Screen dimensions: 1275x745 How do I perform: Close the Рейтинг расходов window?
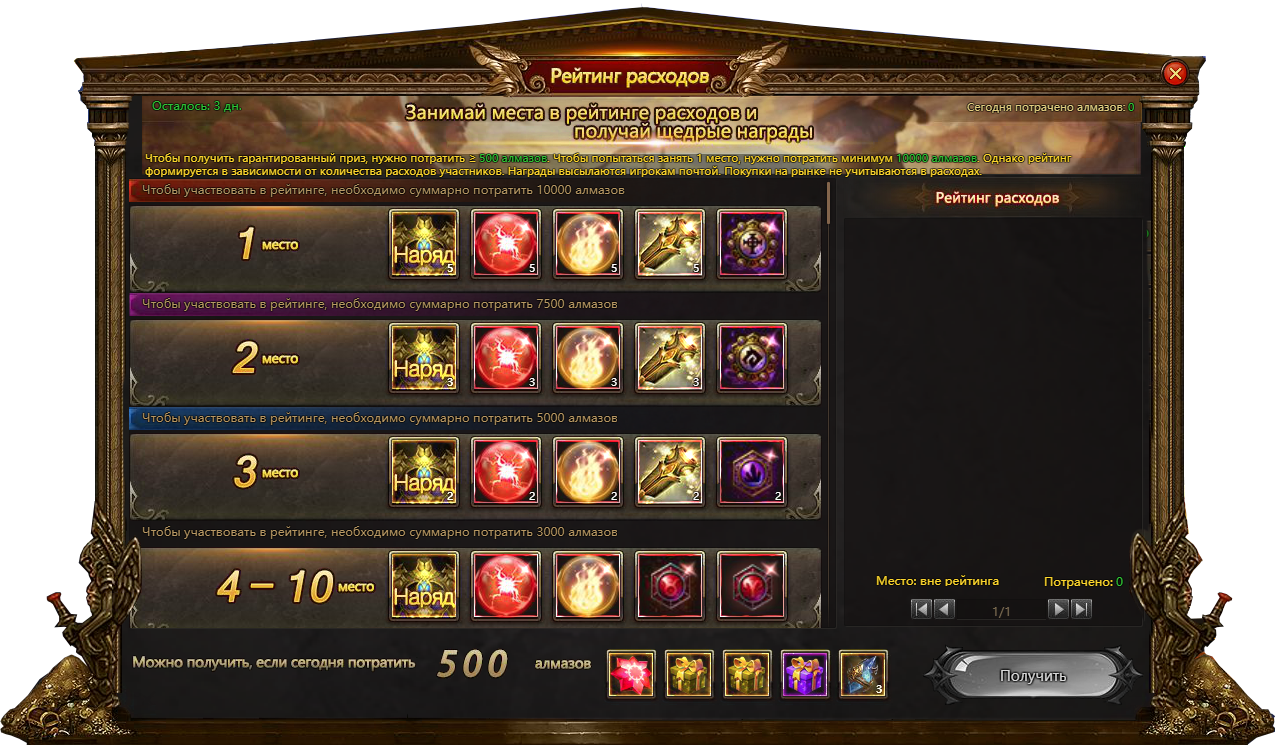(1175, 73)
